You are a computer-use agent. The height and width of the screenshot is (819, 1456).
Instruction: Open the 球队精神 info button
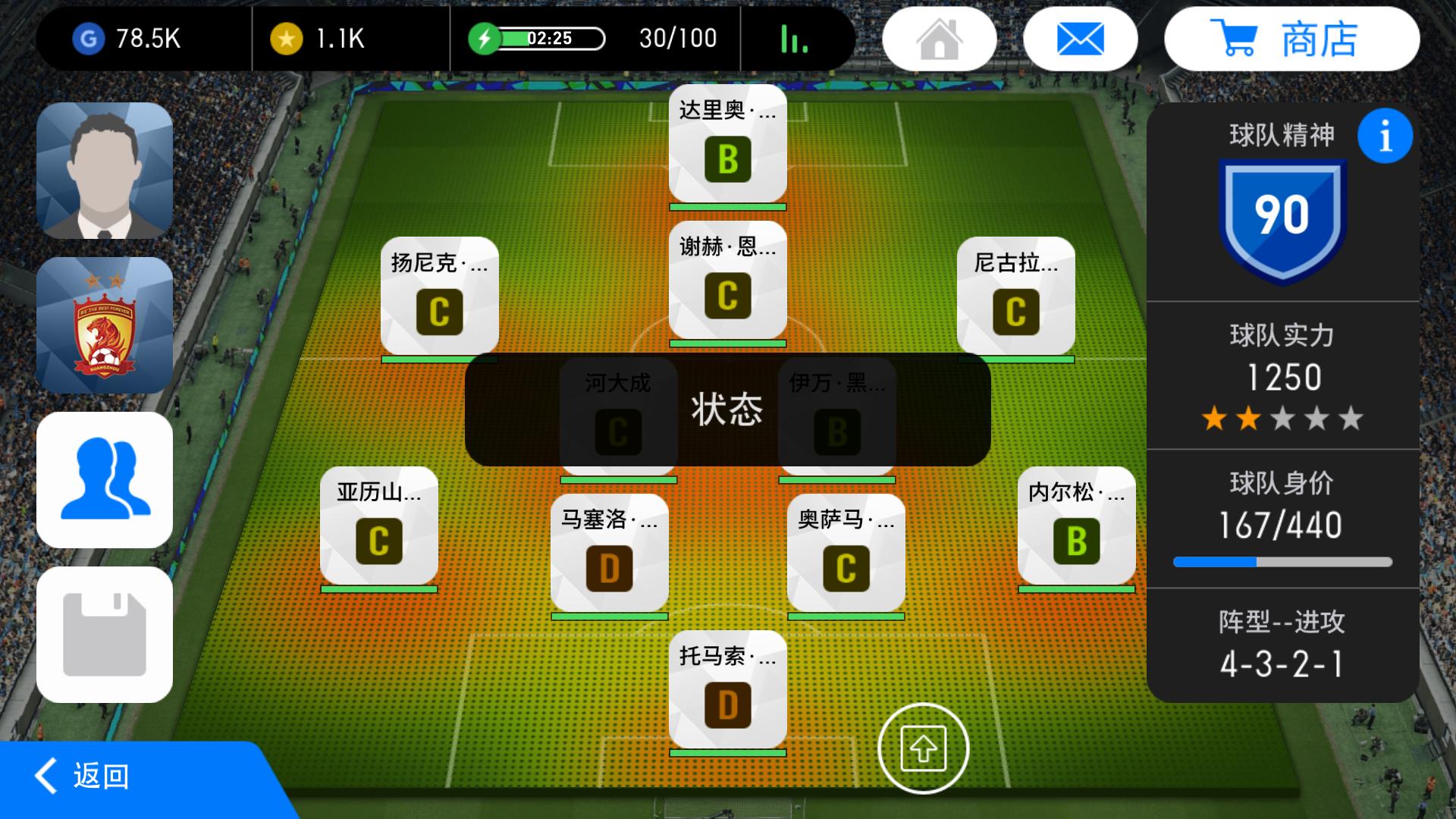tap(1386, 135)
